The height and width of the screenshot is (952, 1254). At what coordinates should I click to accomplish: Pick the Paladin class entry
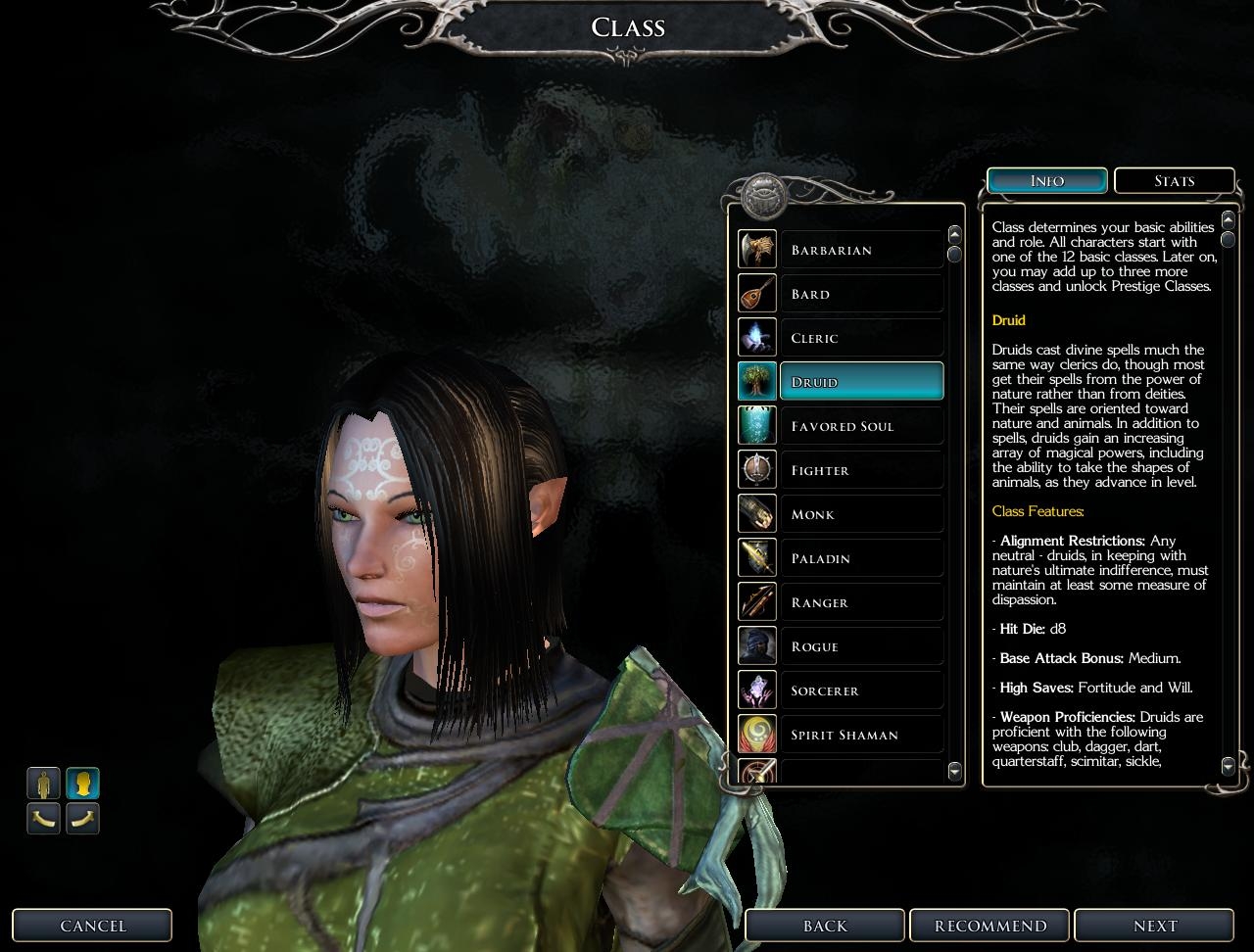861,558
